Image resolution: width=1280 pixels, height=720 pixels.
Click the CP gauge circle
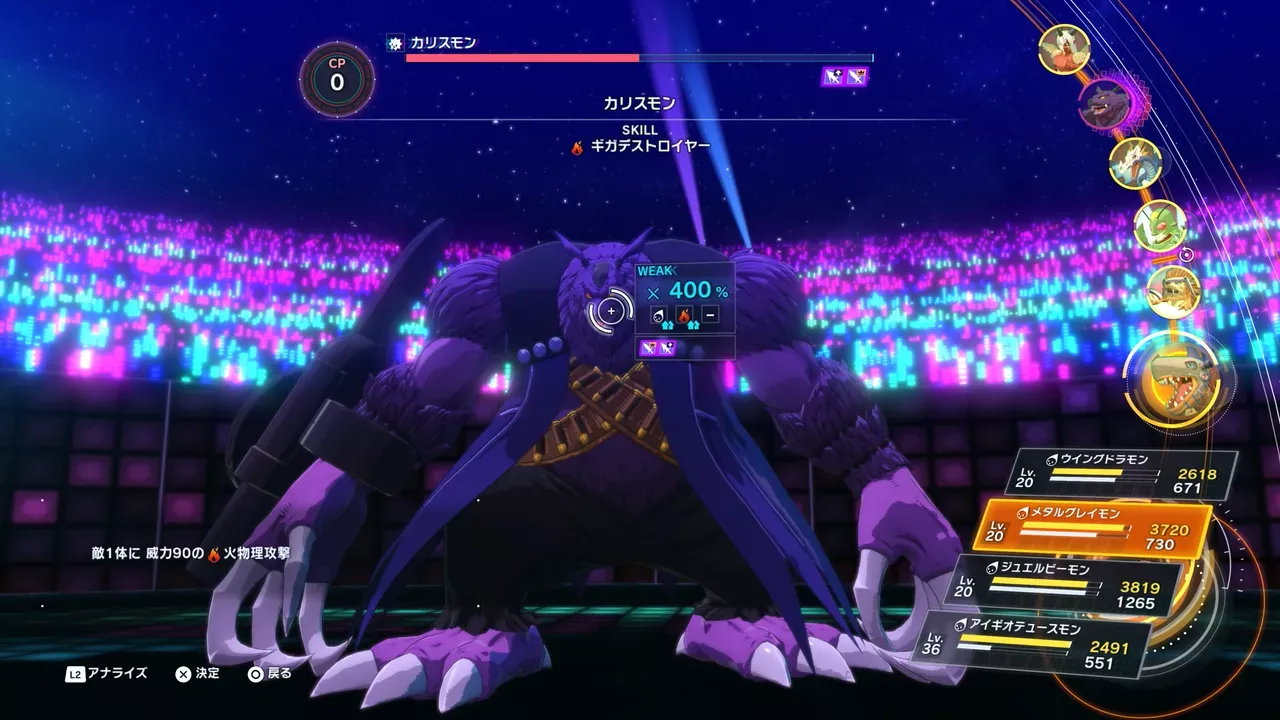(x=337, y=78)
